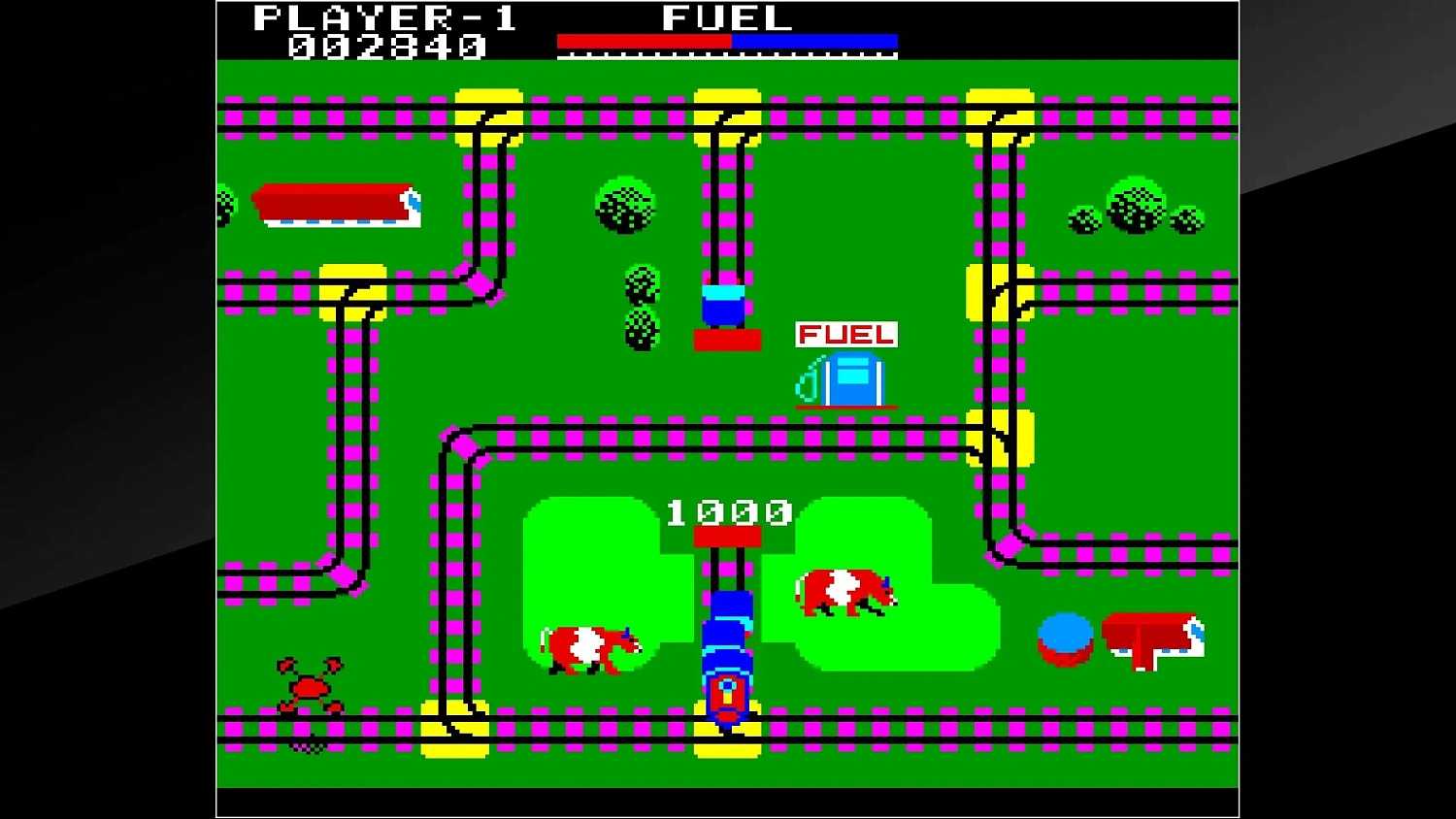The width and height of the screenshot is (1456, 819).
Task: Expand the curved track junction near center
Action: click(x=466, y=446)
